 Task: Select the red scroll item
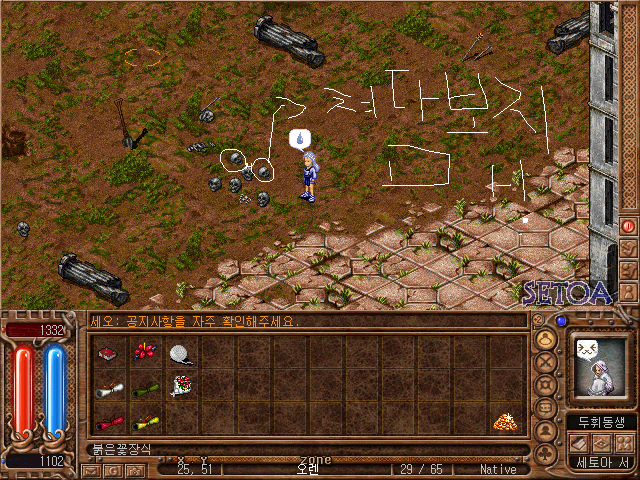pos(109,421)
